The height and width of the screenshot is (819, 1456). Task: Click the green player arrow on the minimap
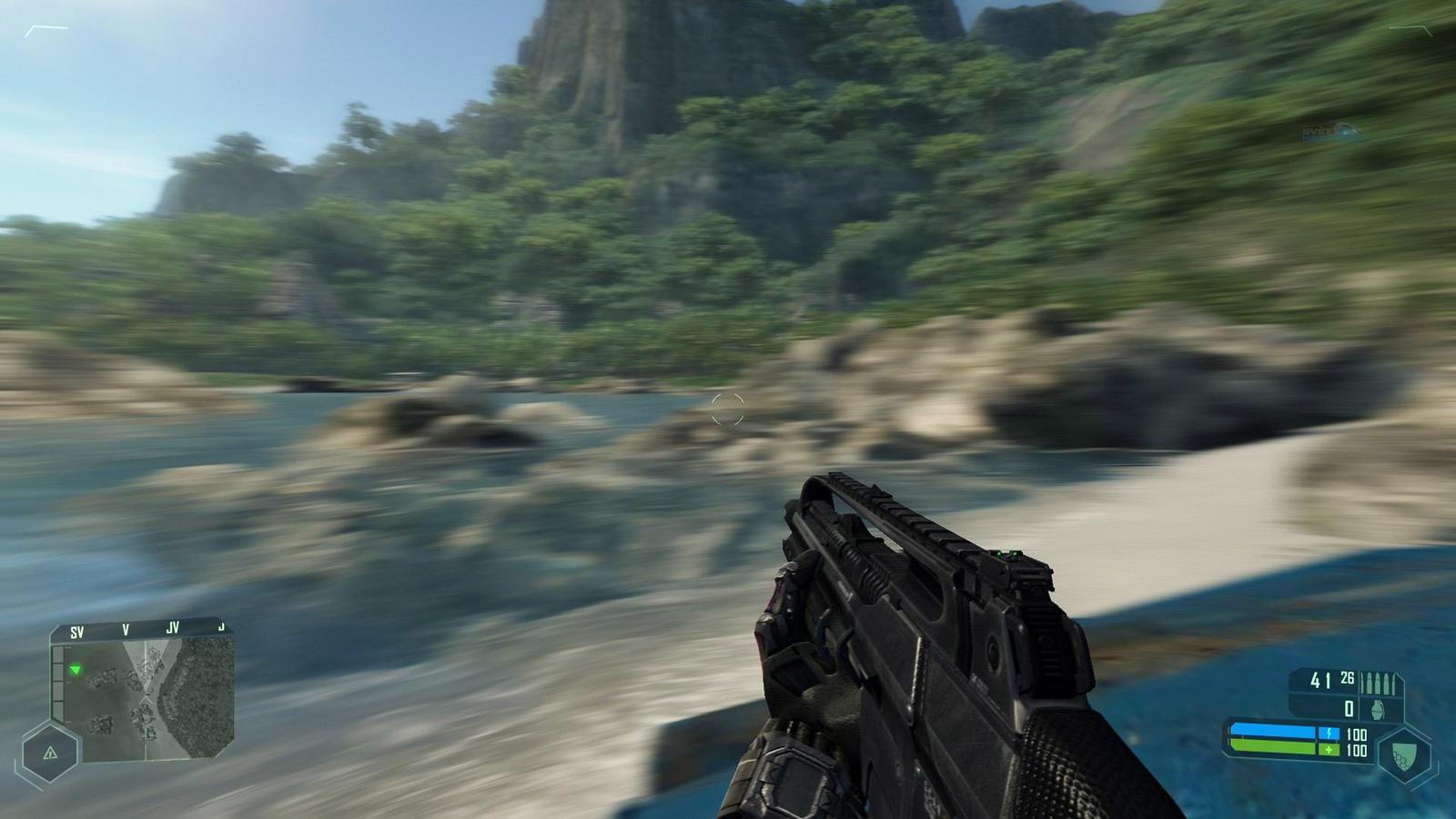pyautogui.click(x=76, y=670)
